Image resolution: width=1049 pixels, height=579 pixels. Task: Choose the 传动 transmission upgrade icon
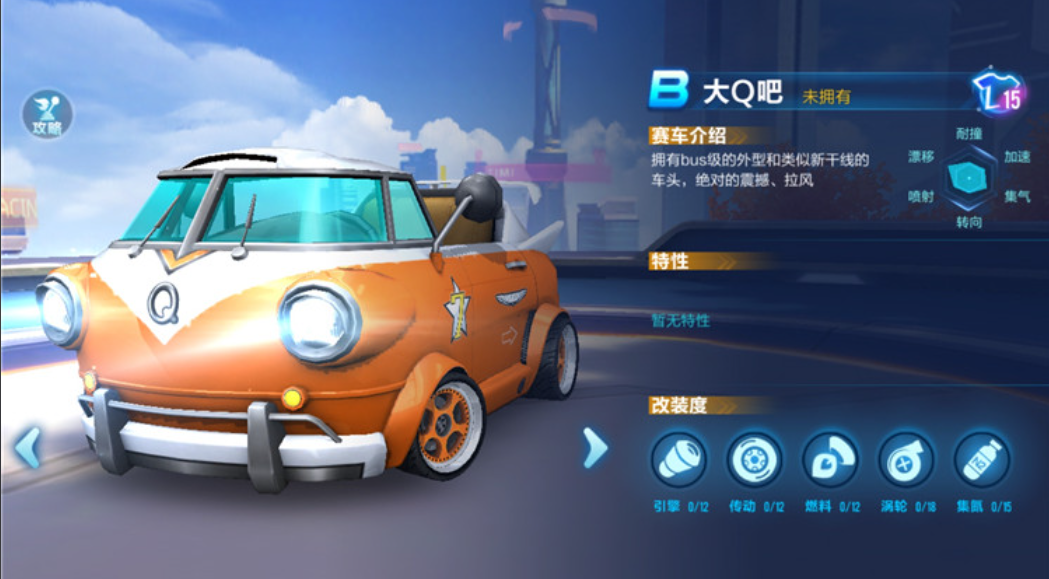(754, 461)
